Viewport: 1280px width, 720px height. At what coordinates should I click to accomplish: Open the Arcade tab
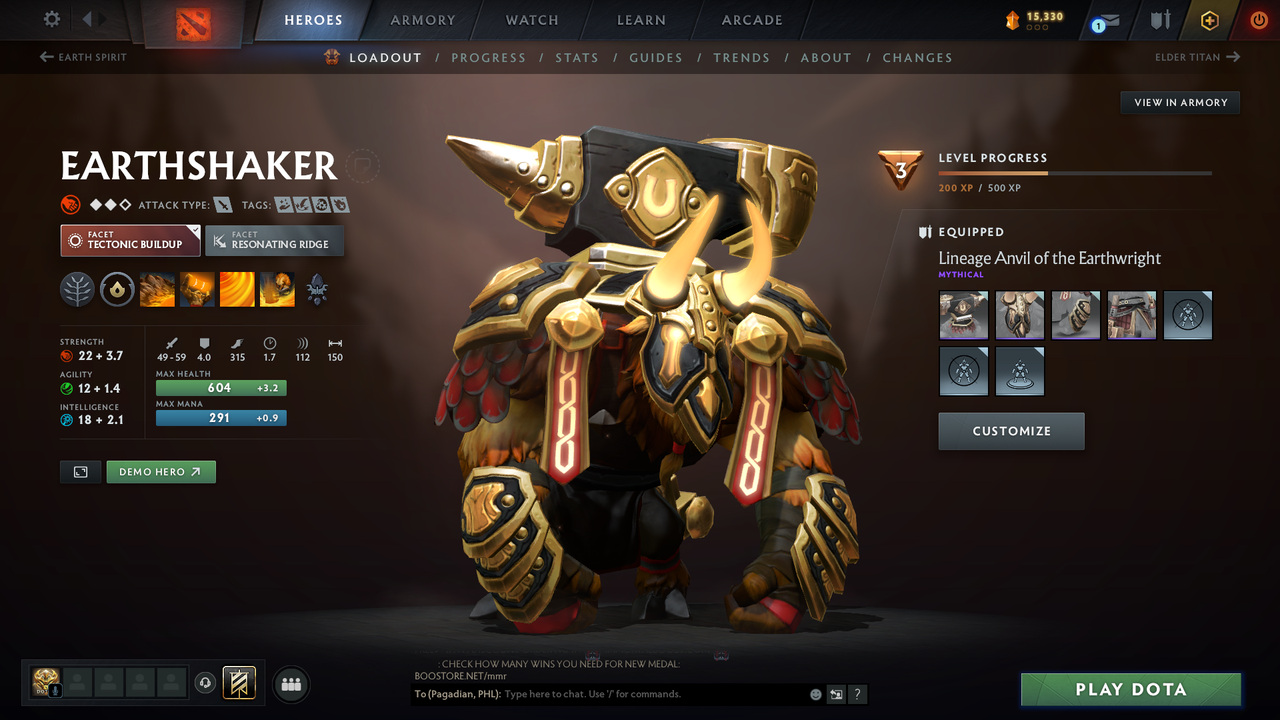(752, 20)
